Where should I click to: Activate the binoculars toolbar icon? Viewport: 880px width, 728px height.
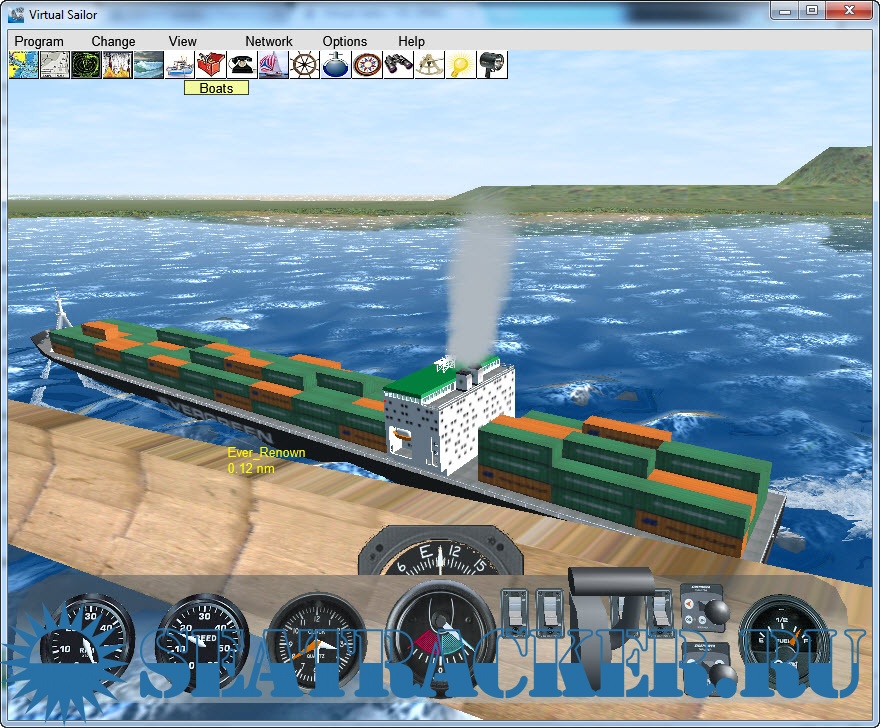(x=398, y=65)
